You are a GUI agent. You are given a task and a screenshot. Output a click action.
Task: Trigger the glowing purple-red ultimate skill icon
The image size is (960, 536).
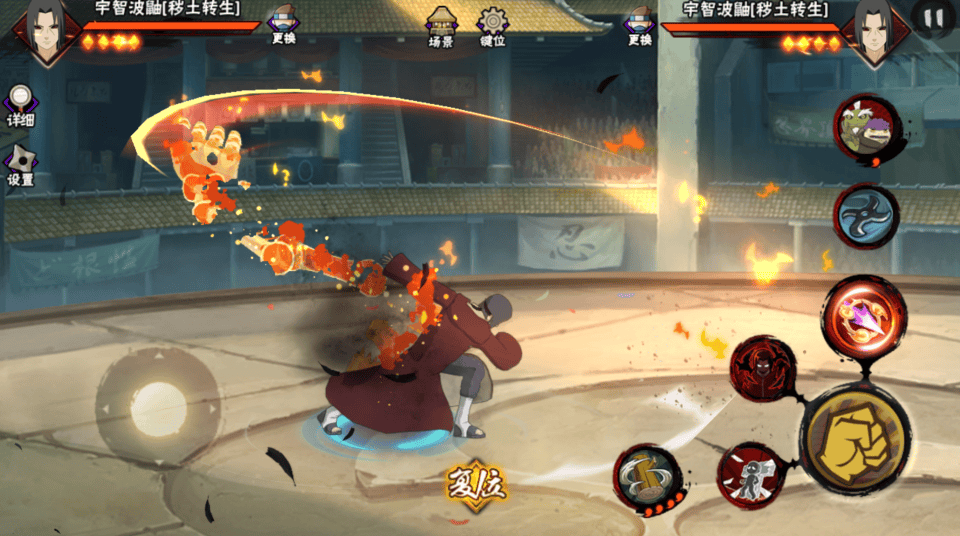[x=864, y=314]
